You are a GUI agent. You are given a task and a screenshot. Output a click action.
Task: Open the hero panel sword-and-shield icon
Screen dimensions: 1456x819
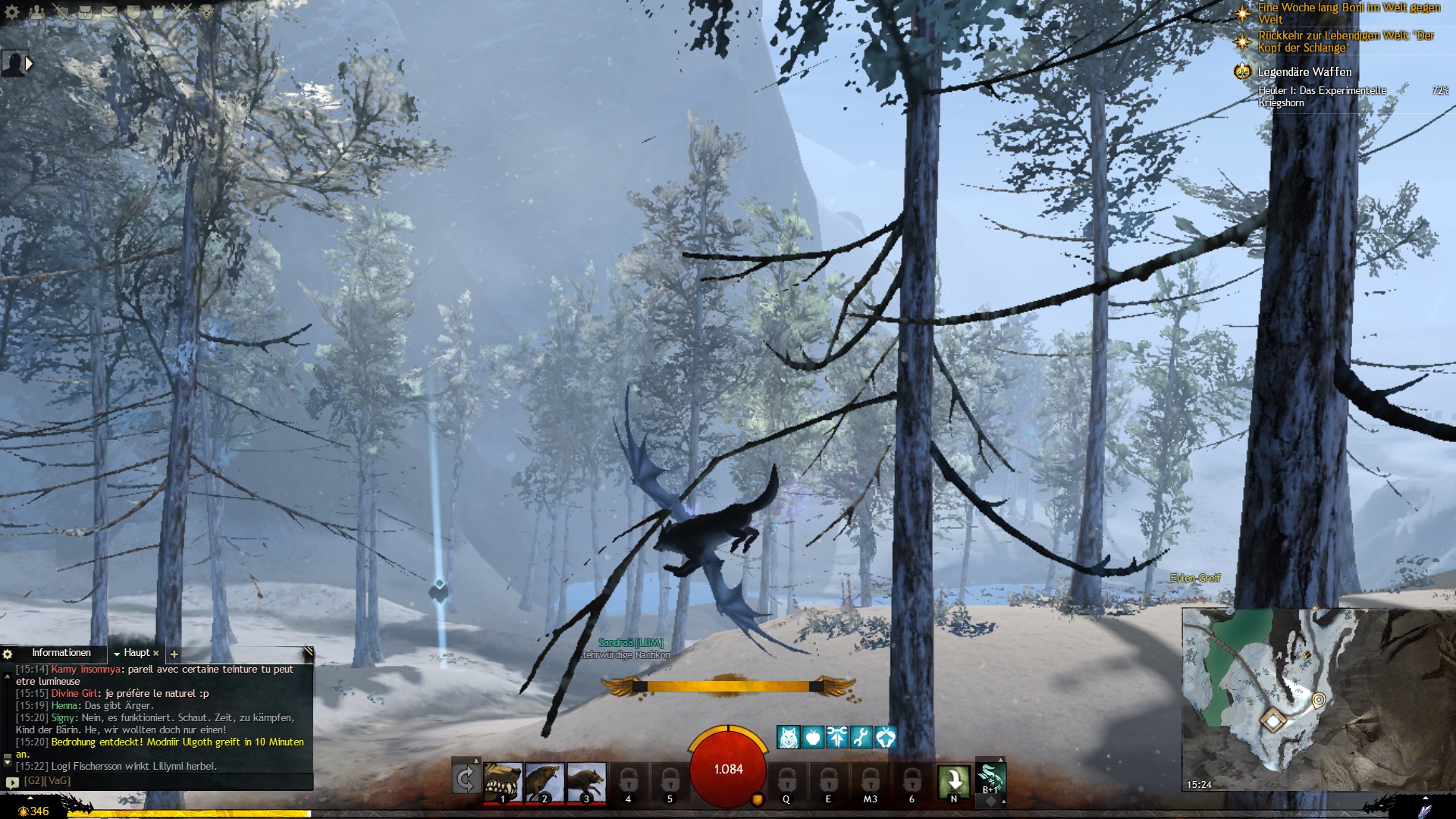[61, 12]
